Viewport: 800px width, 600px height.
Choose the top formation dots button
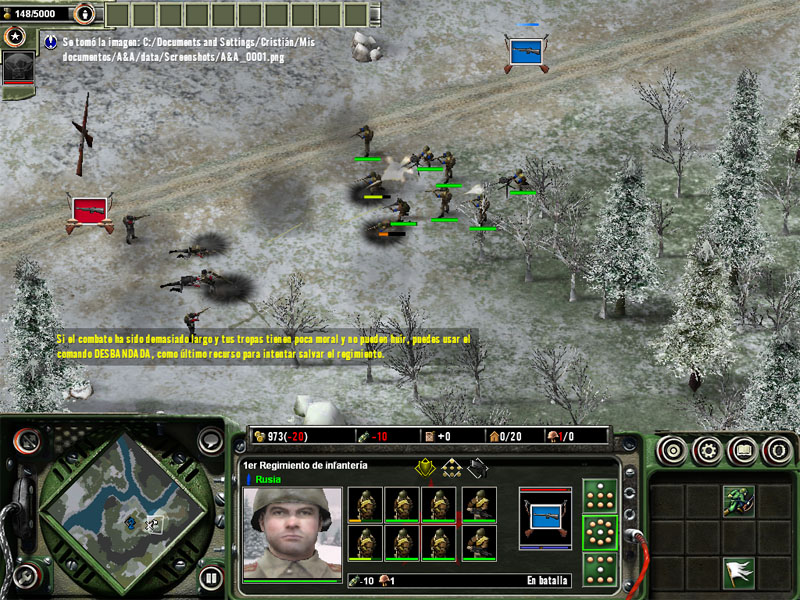(x=599, y=496)
